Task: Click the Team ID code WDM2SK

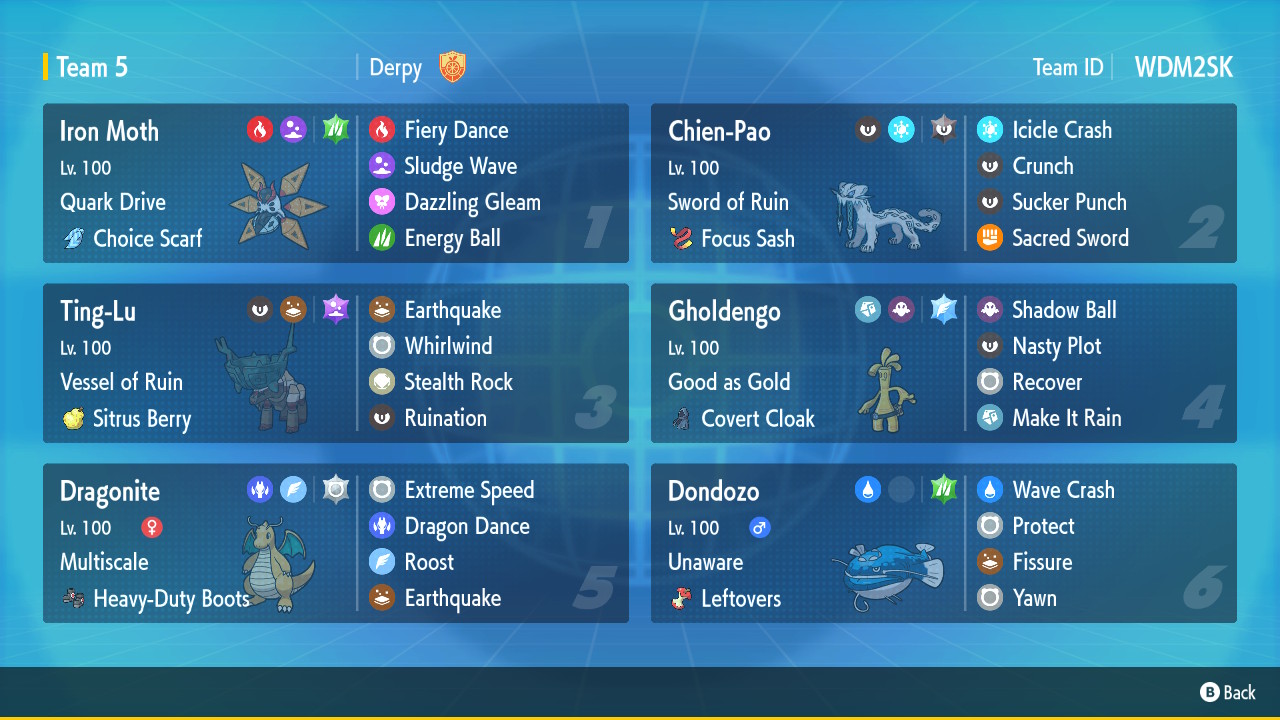Action: 1183,67
